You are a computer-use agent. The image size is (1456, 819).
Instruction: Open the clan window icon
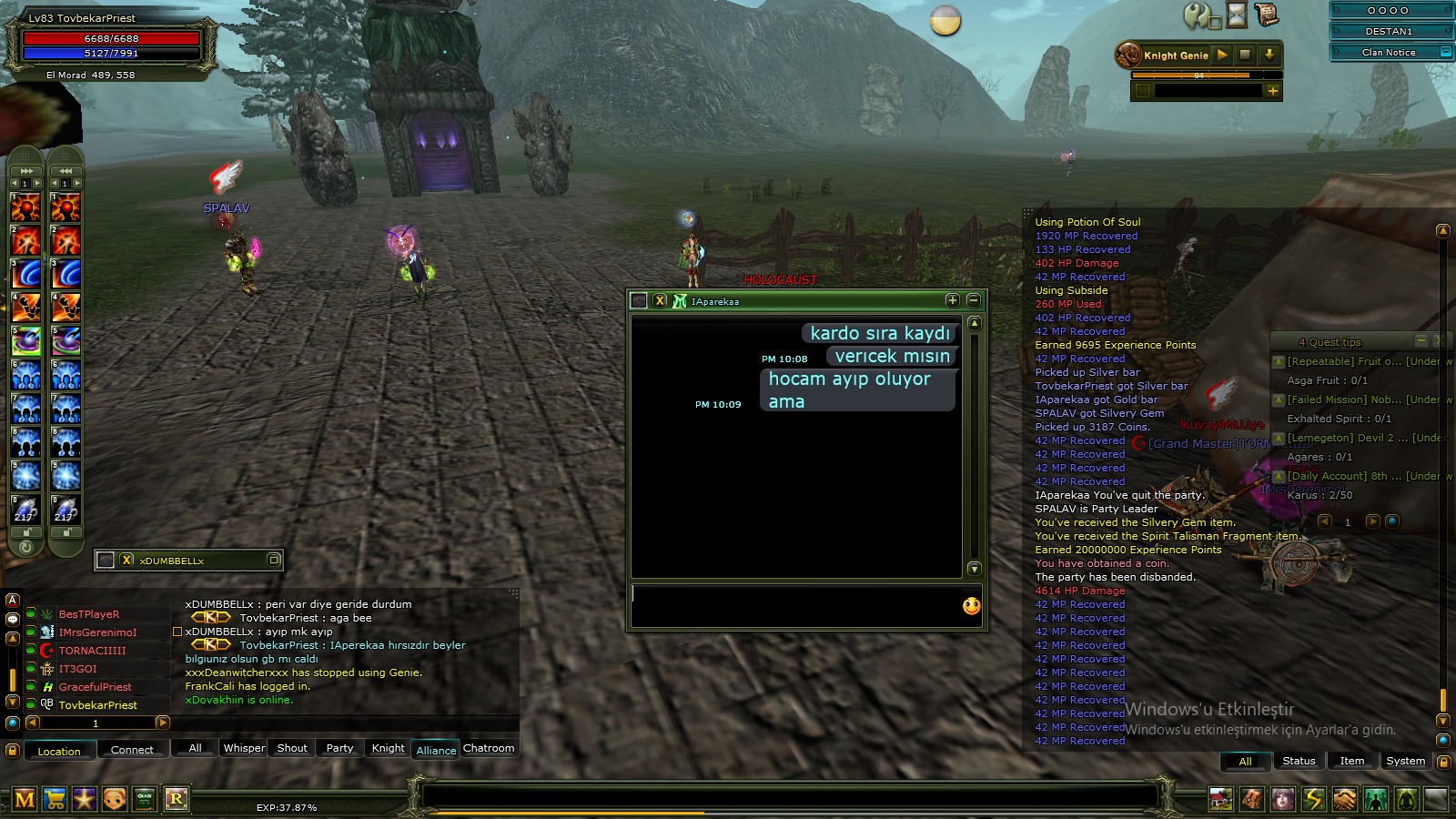click(145, 799)
